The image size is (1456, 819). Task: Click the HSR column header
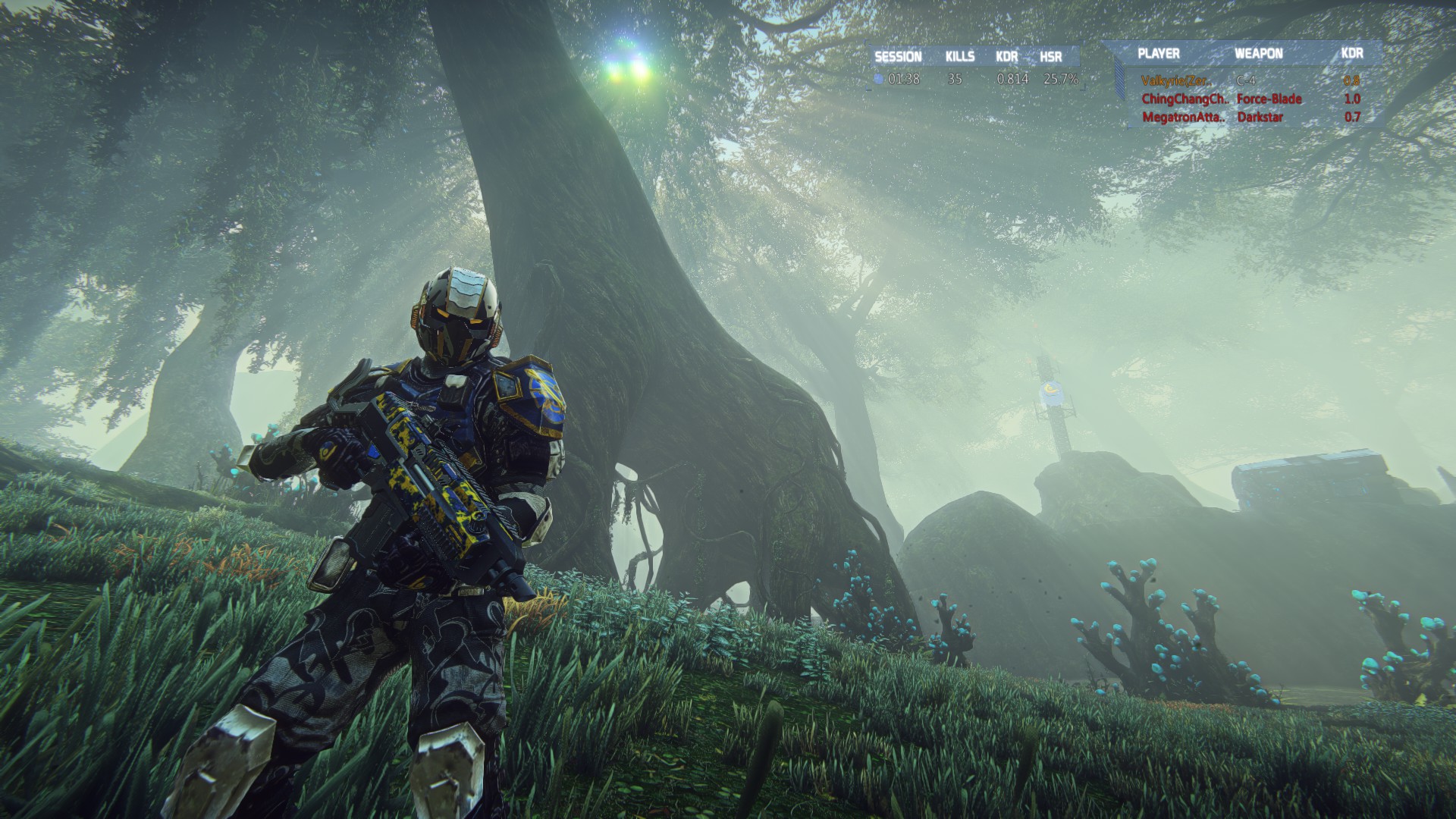(1050, 57)
